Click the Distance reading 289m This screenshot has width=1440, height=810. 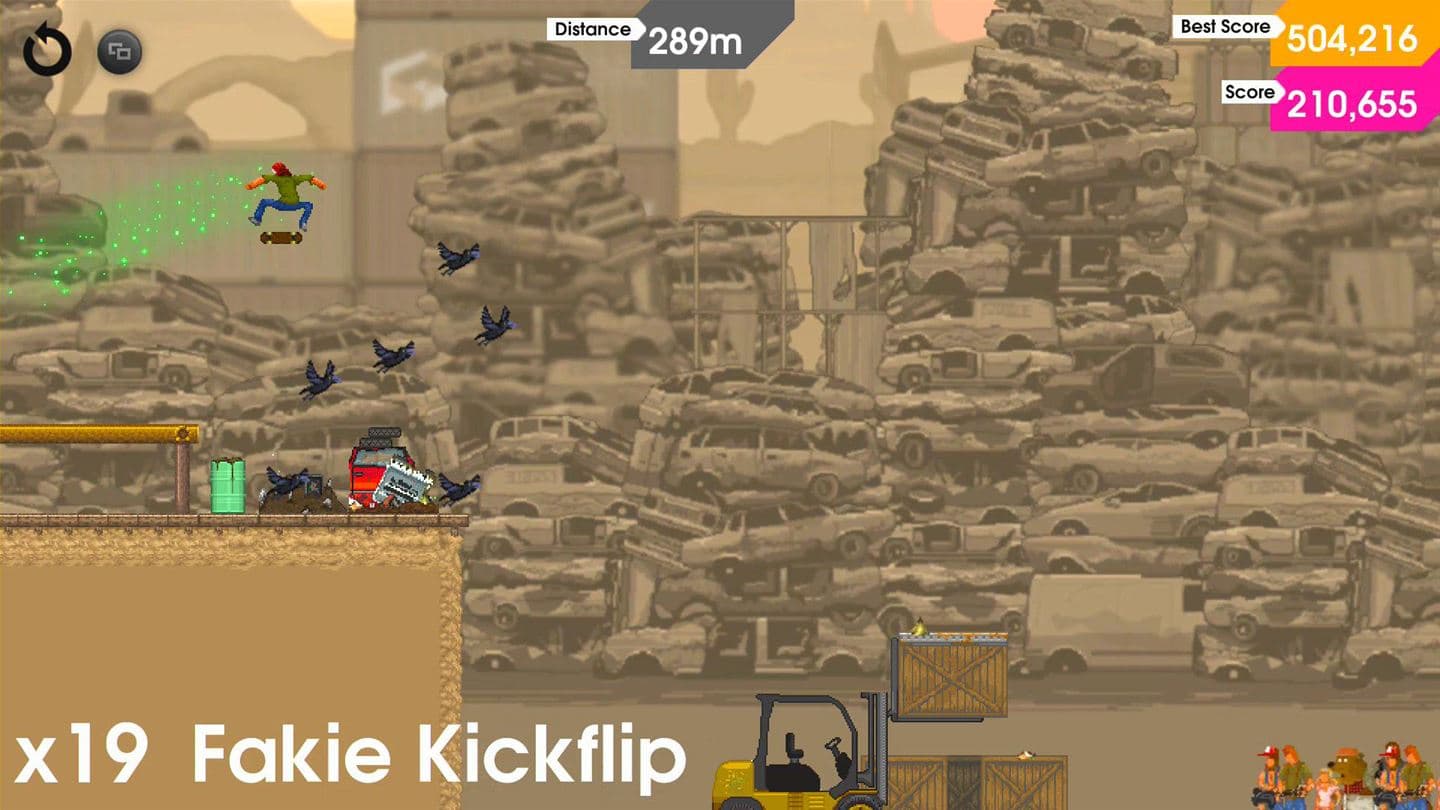click(x=692, y=41)
